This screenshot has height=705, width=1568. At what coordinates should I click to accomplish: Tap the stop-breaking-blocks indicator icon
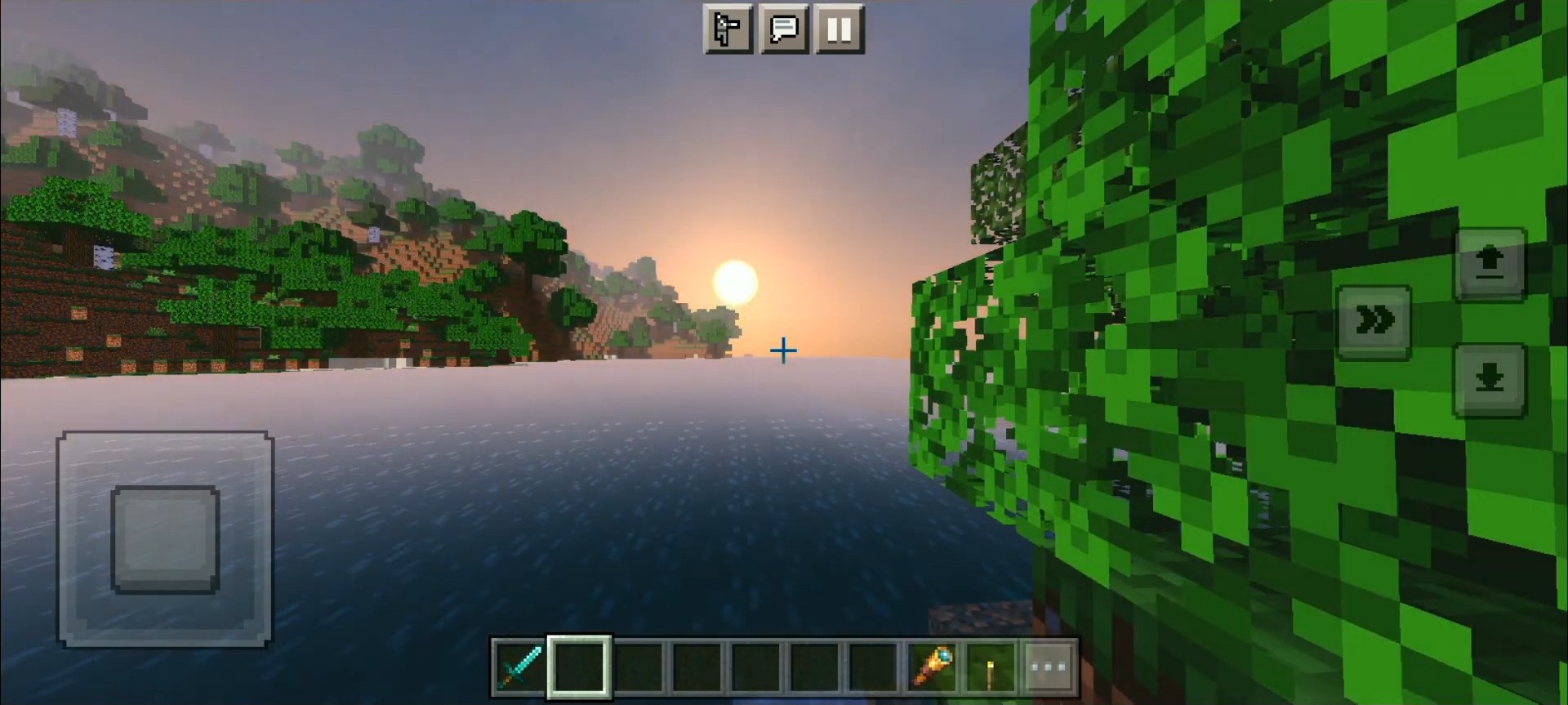point(728,30)
